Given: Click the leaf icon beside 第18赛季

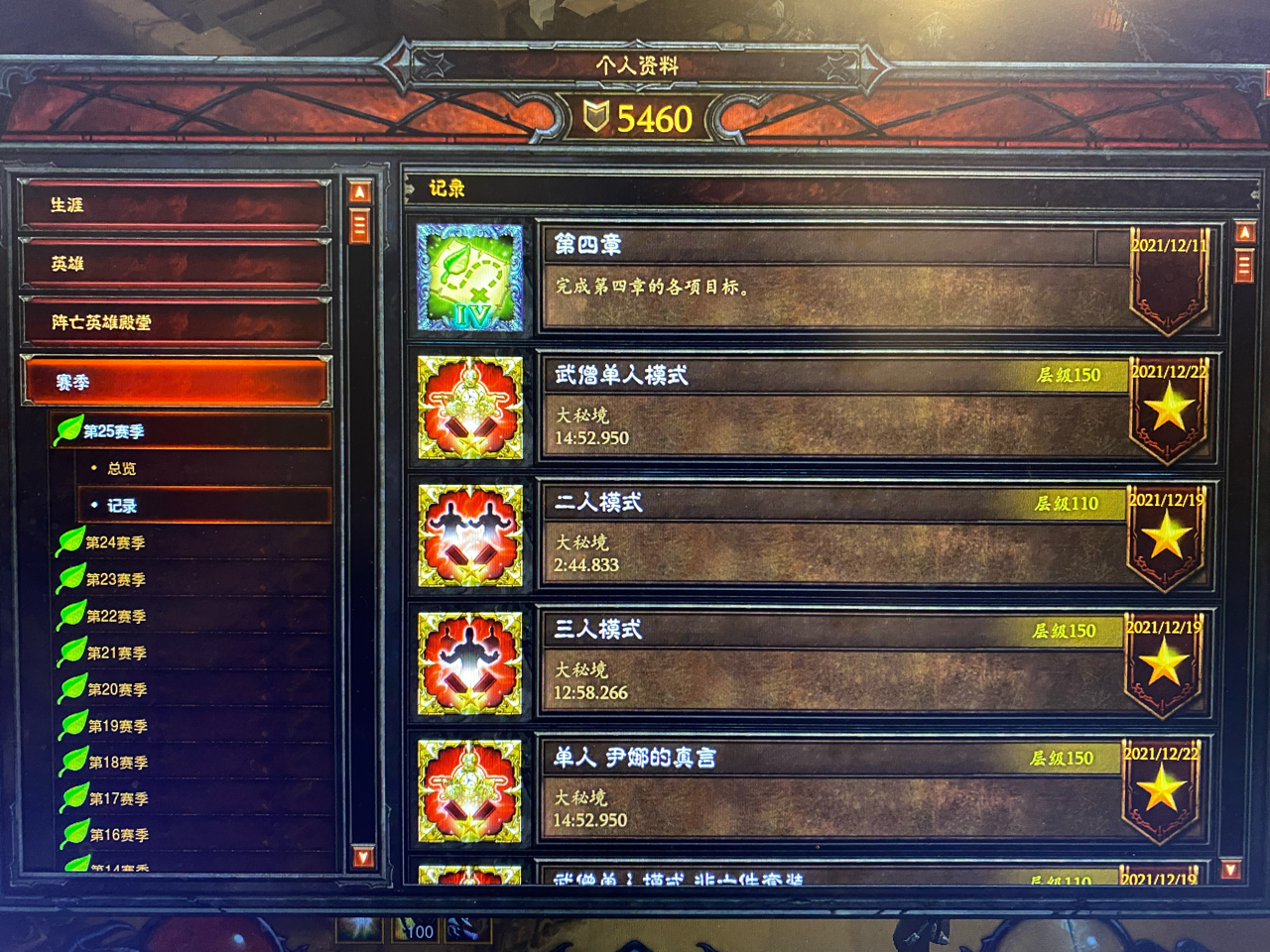Looking at the screenshot, I should 71,762.
